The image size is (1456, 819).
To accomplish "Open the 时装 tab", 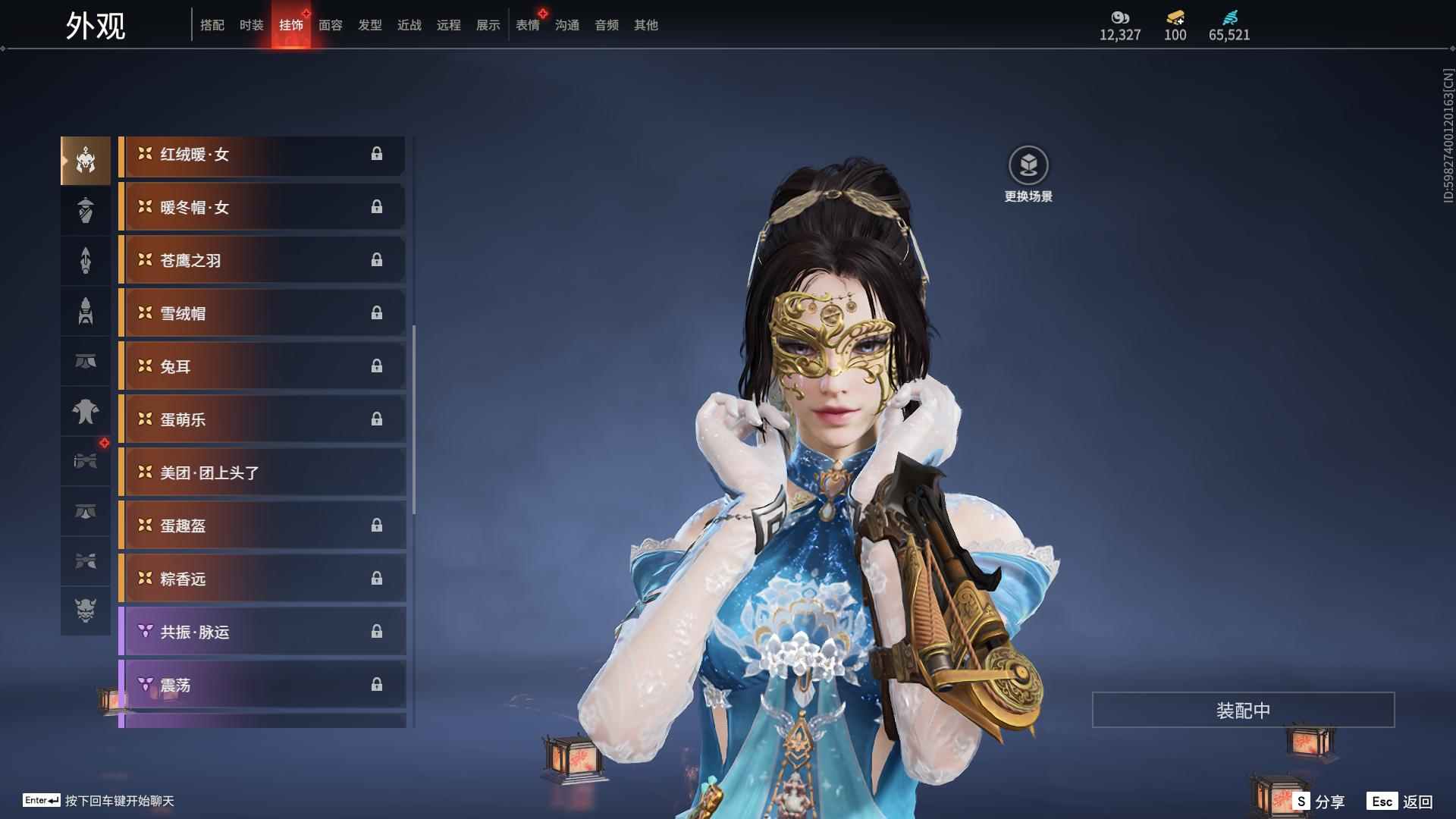I will coord(252,25).
